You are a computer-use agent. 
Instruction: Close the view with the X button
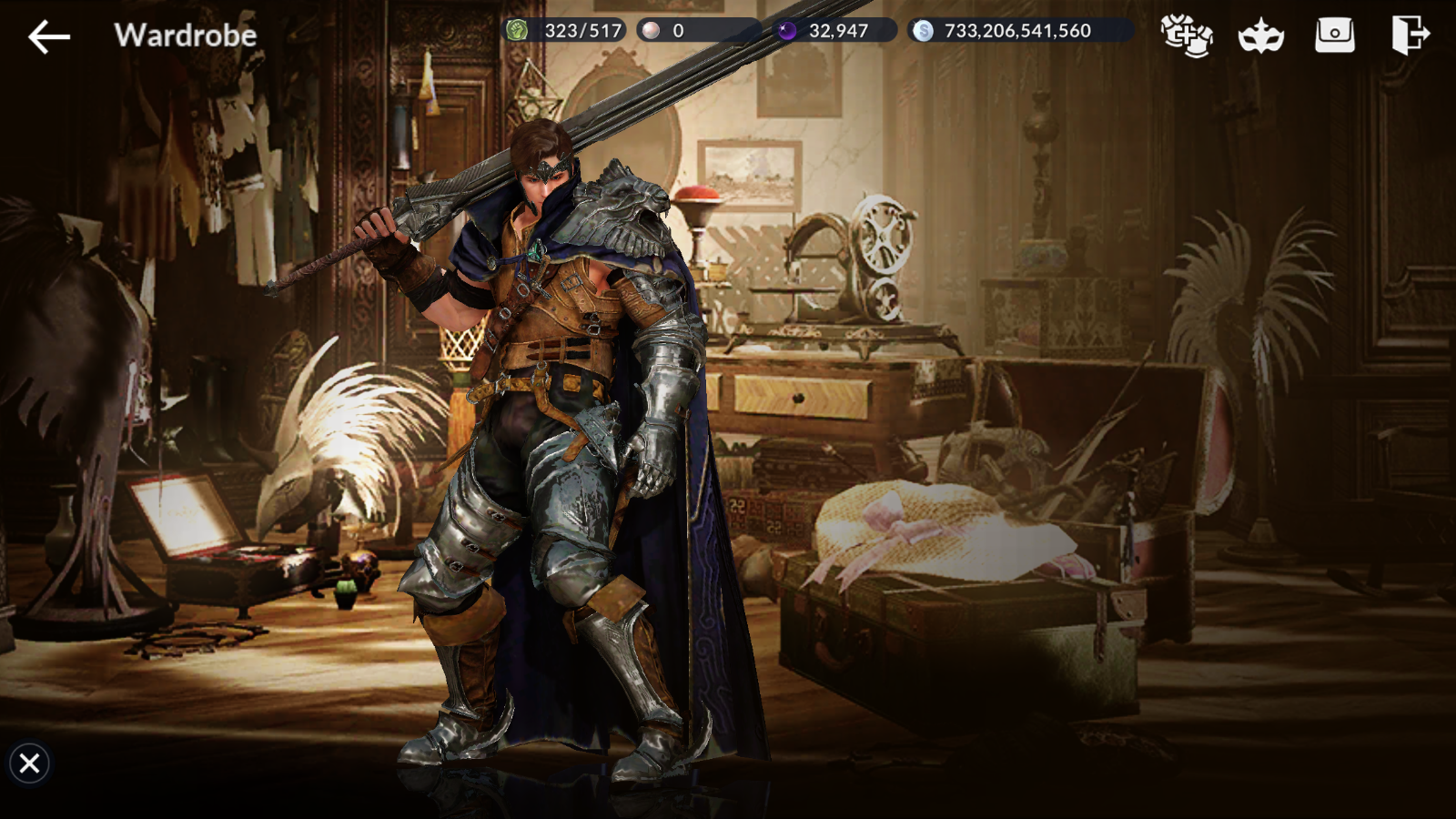tap(29, 763)
